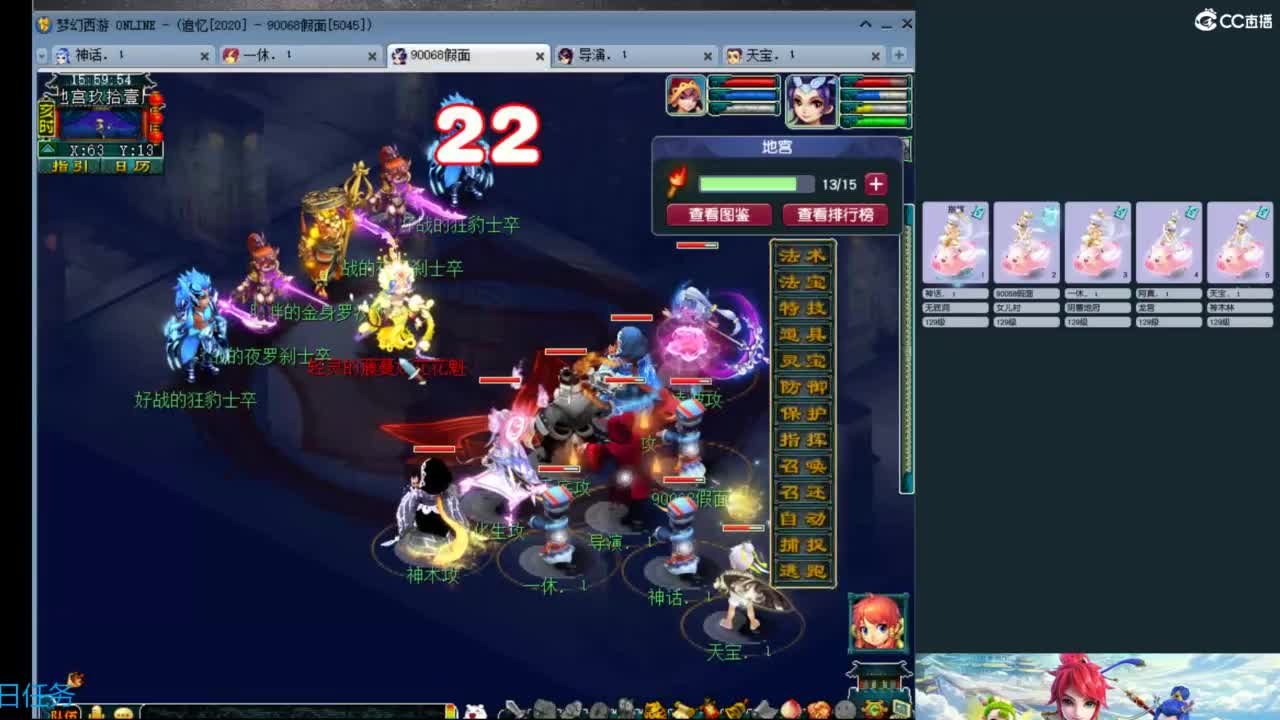
Task: Collapse the game window from title bar arrow
Action: click(866, 22)
